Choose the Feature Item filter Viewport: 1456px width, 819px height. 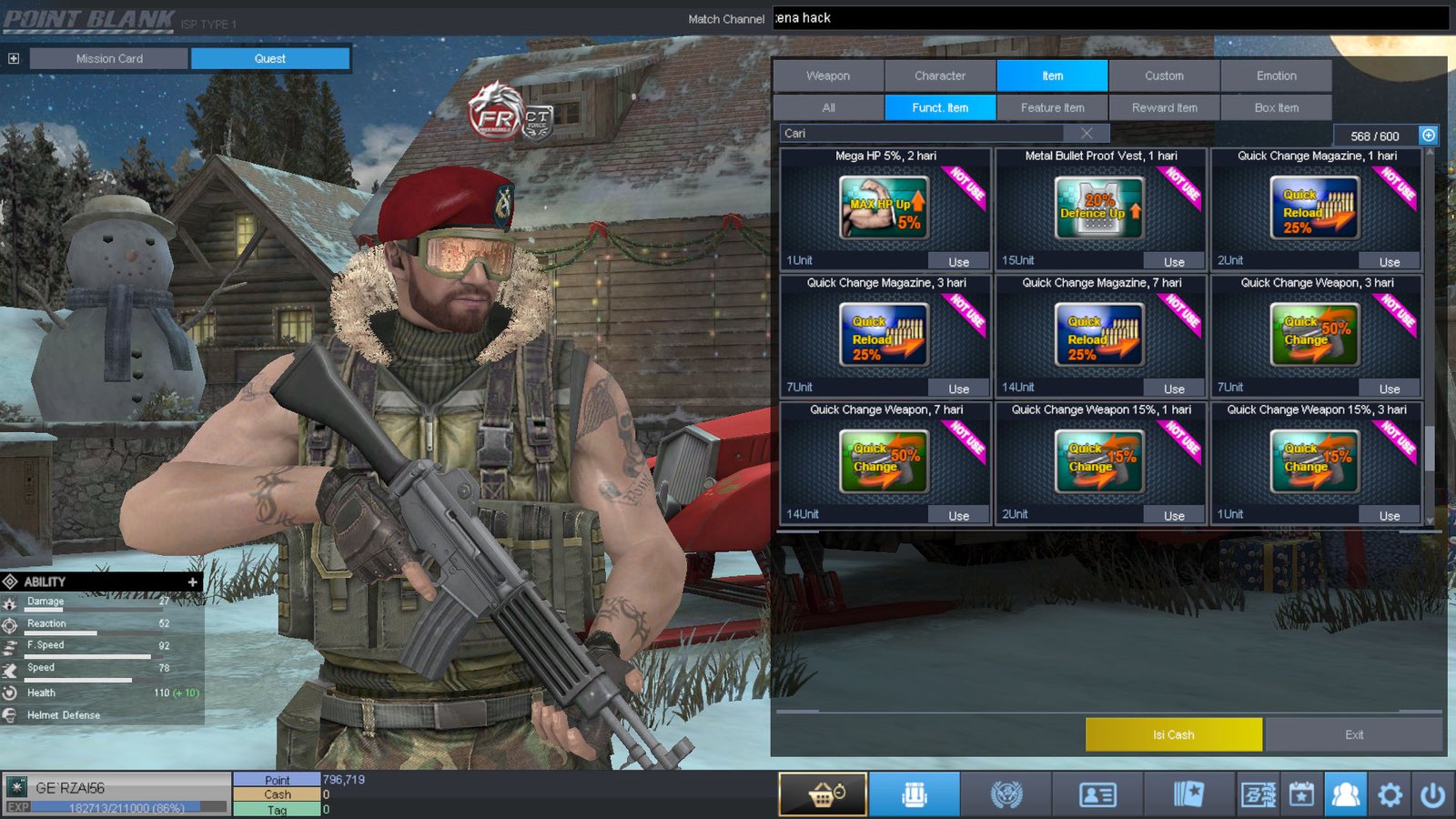coord(1052,107)
